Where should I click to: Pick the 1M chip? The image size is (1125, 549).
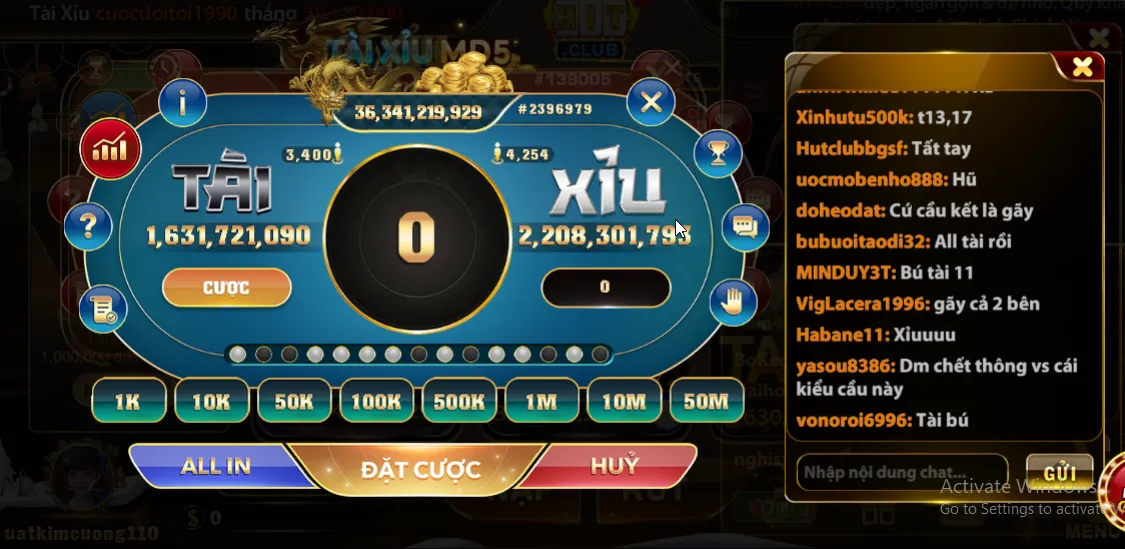541,402
